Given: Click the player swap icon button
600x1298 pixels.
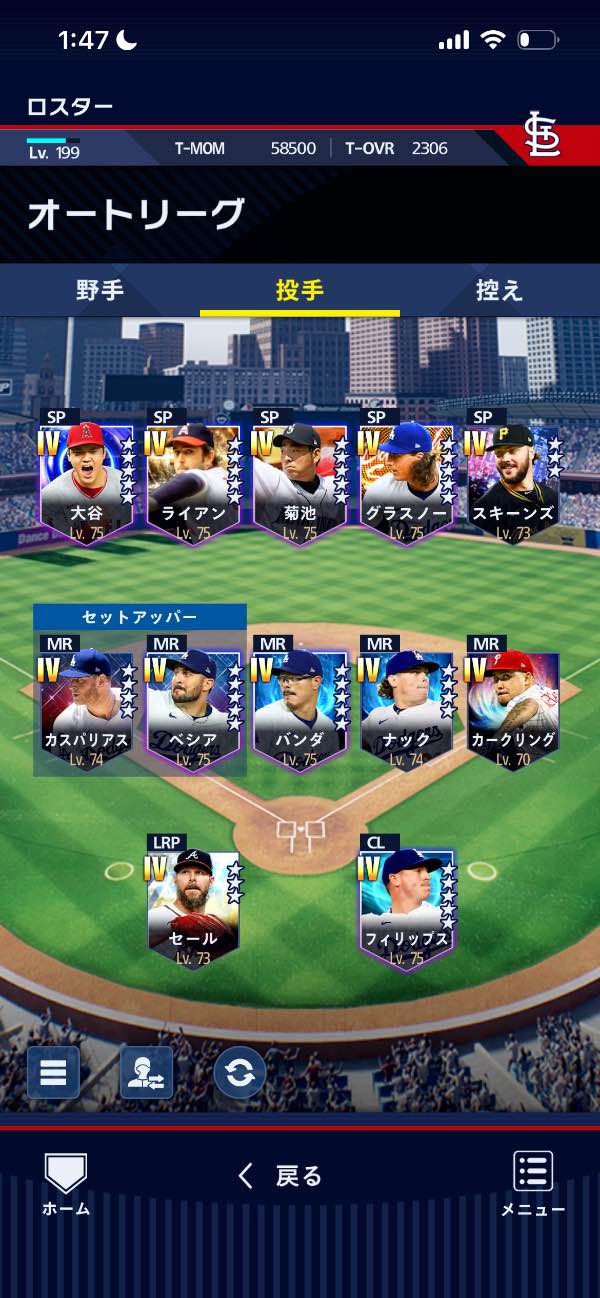Looking at the screenshot, I should [x=146, y=1073].
